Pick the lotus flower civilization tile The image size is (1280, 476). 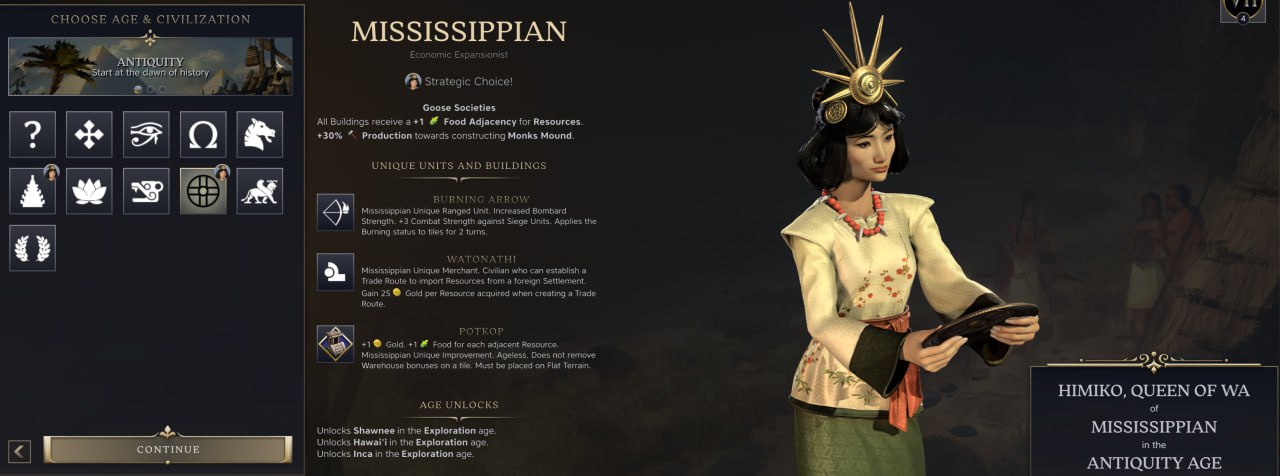89,191
